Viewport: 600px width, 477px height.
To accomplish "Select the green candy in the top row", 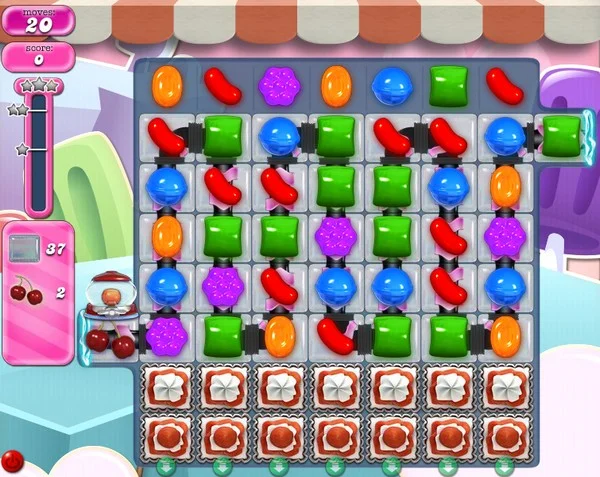I will (x=447, y=86).
